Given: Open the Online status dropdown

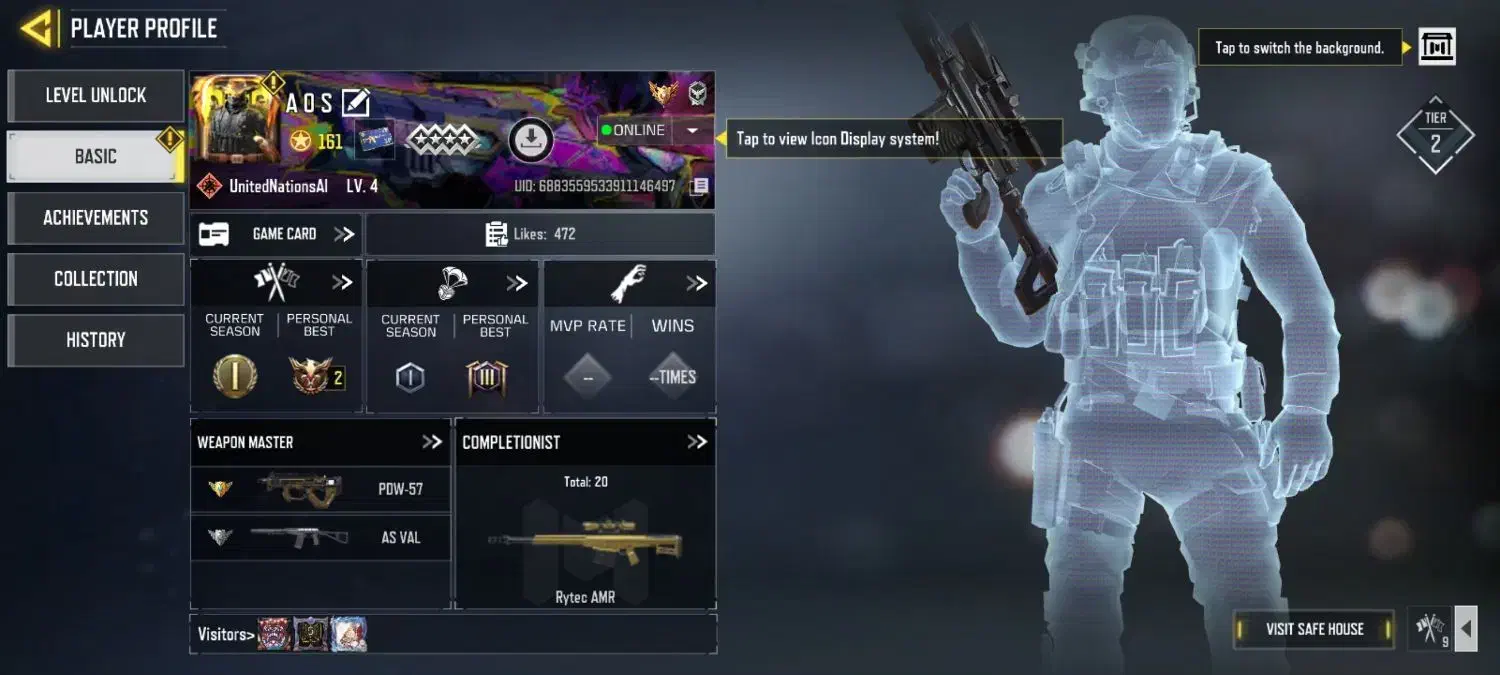Looking at the screenshot, I should [692, 130].
